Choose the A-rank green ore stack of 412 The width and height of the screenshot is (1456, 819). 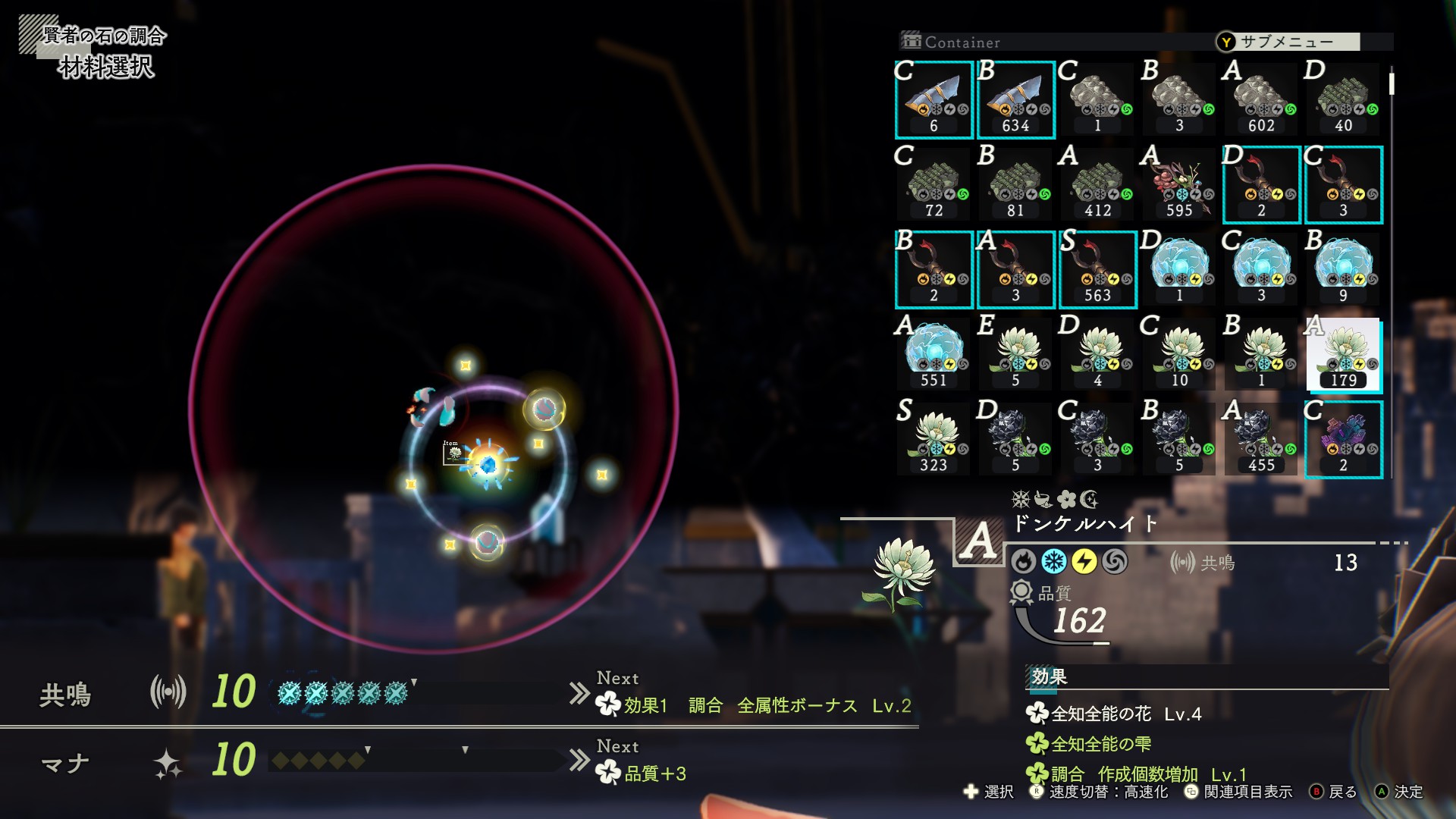tap(1098, 185)
